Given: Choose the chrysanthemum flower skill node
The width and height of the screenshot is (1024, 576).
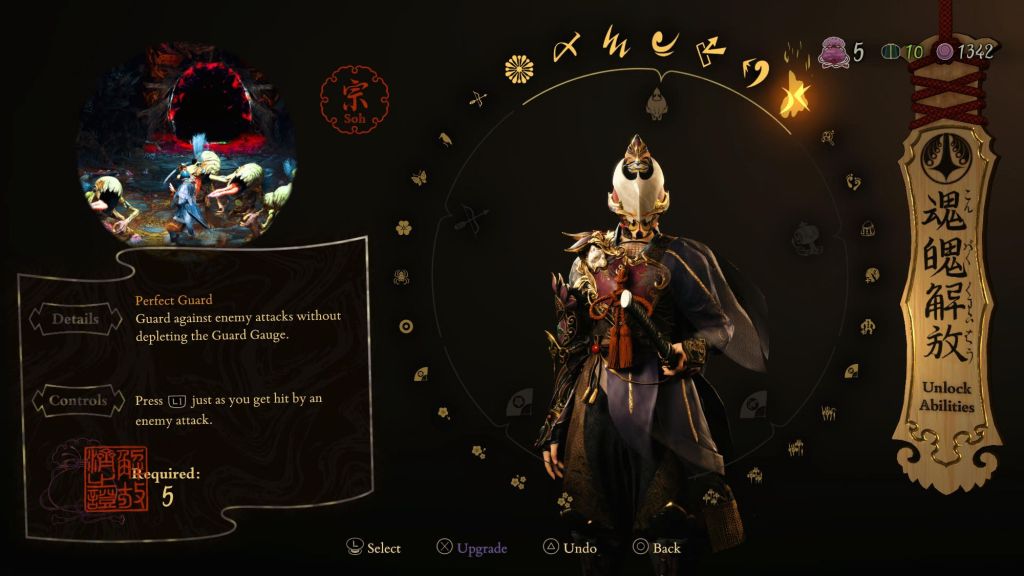Looking at the screenshot, I should tap(518, 68).
